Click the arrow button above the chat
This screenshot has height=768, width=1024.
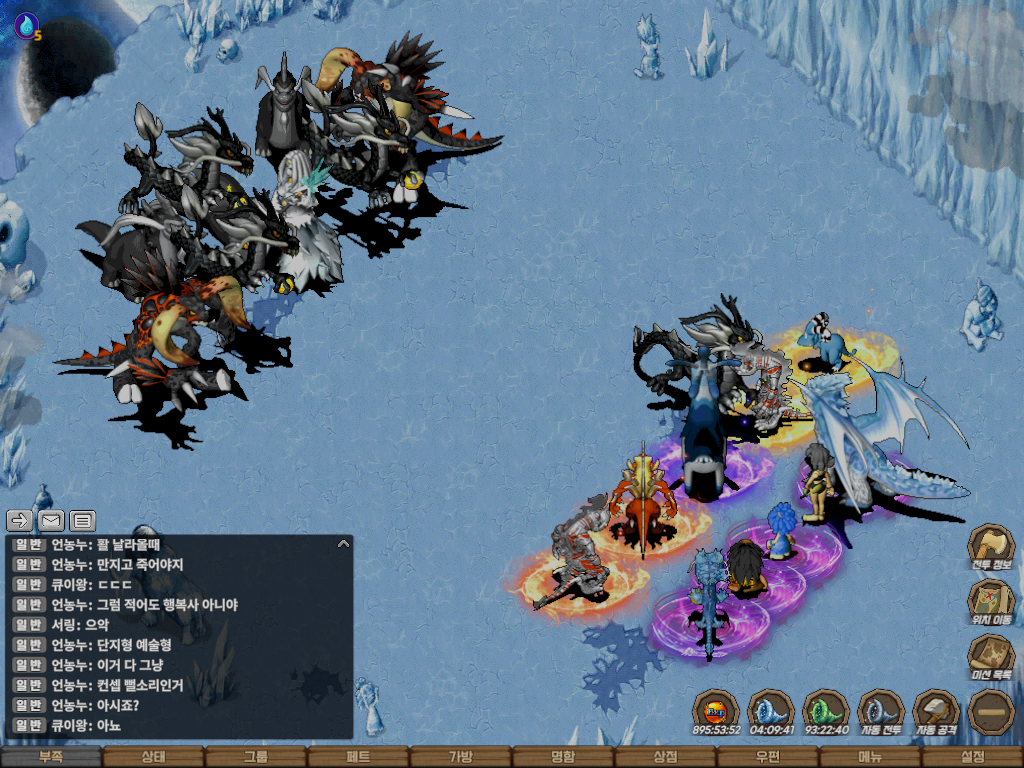(x=20, y=520)
